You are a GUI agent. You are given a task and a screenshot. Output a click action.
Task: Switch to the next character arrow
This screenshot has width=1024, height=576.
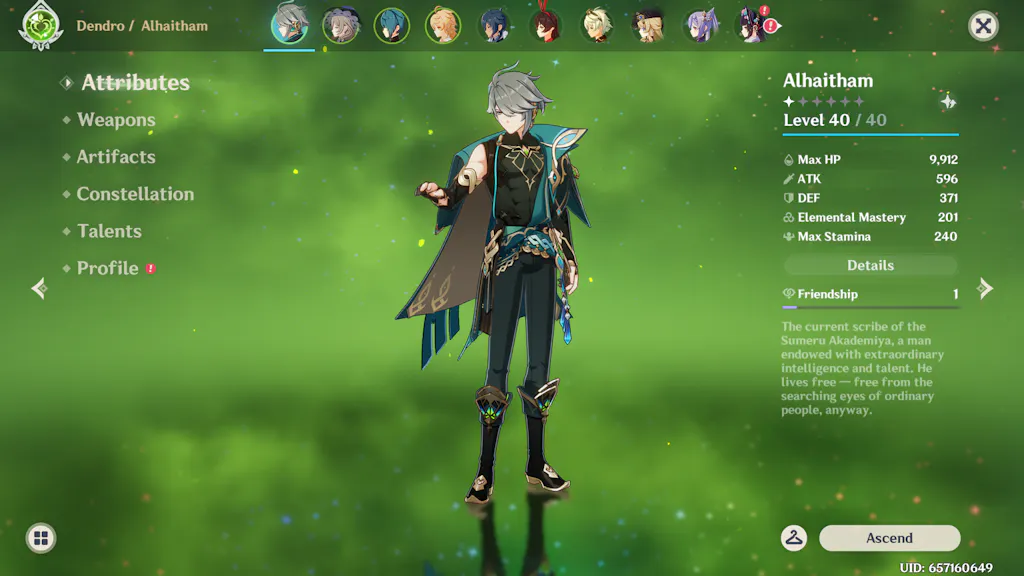pos(985,289)
